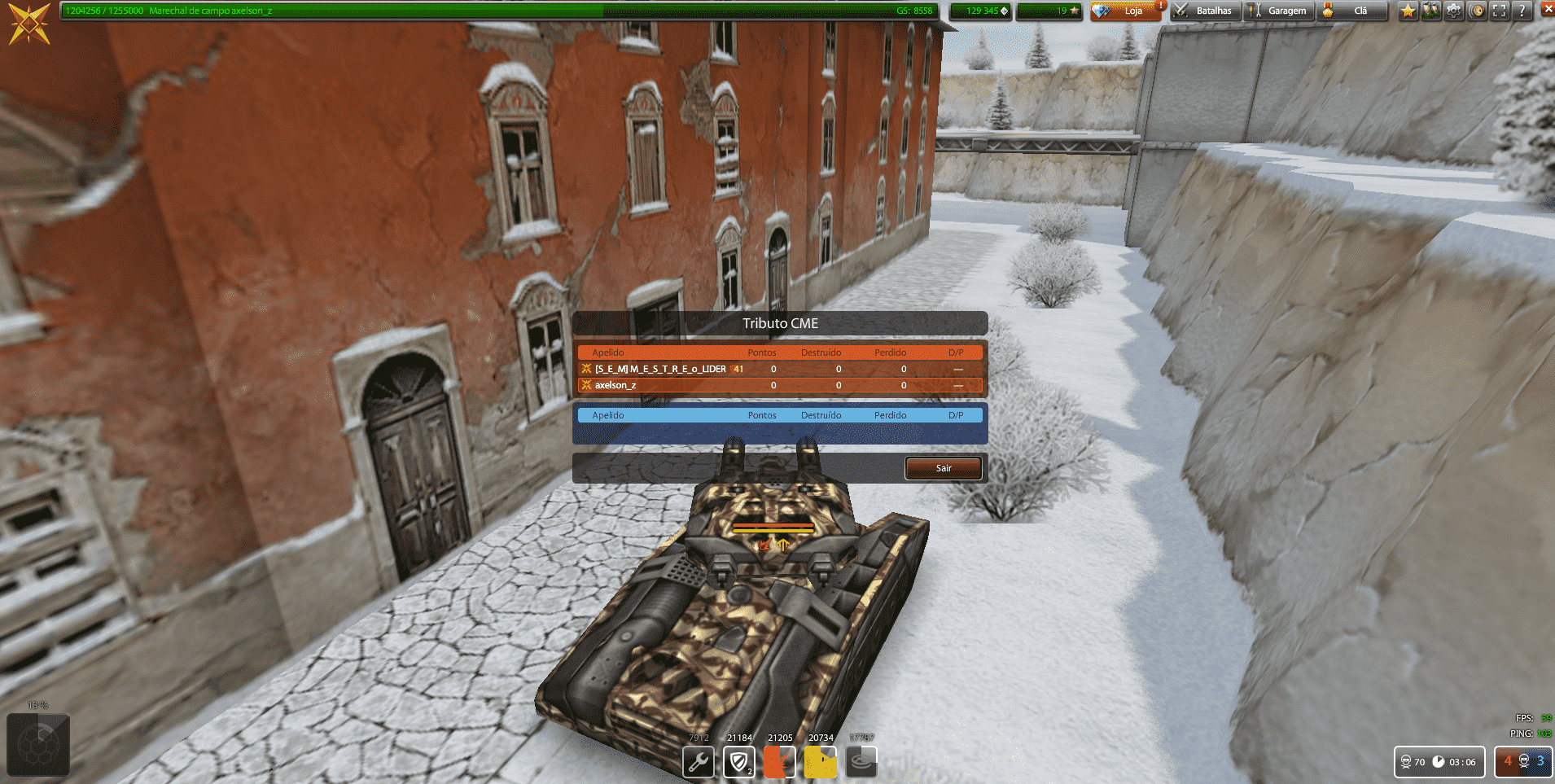The width and height of the screenshot is (1555, 784).
Task: Click the ruby currency counter
Action: click(1049, 11)
